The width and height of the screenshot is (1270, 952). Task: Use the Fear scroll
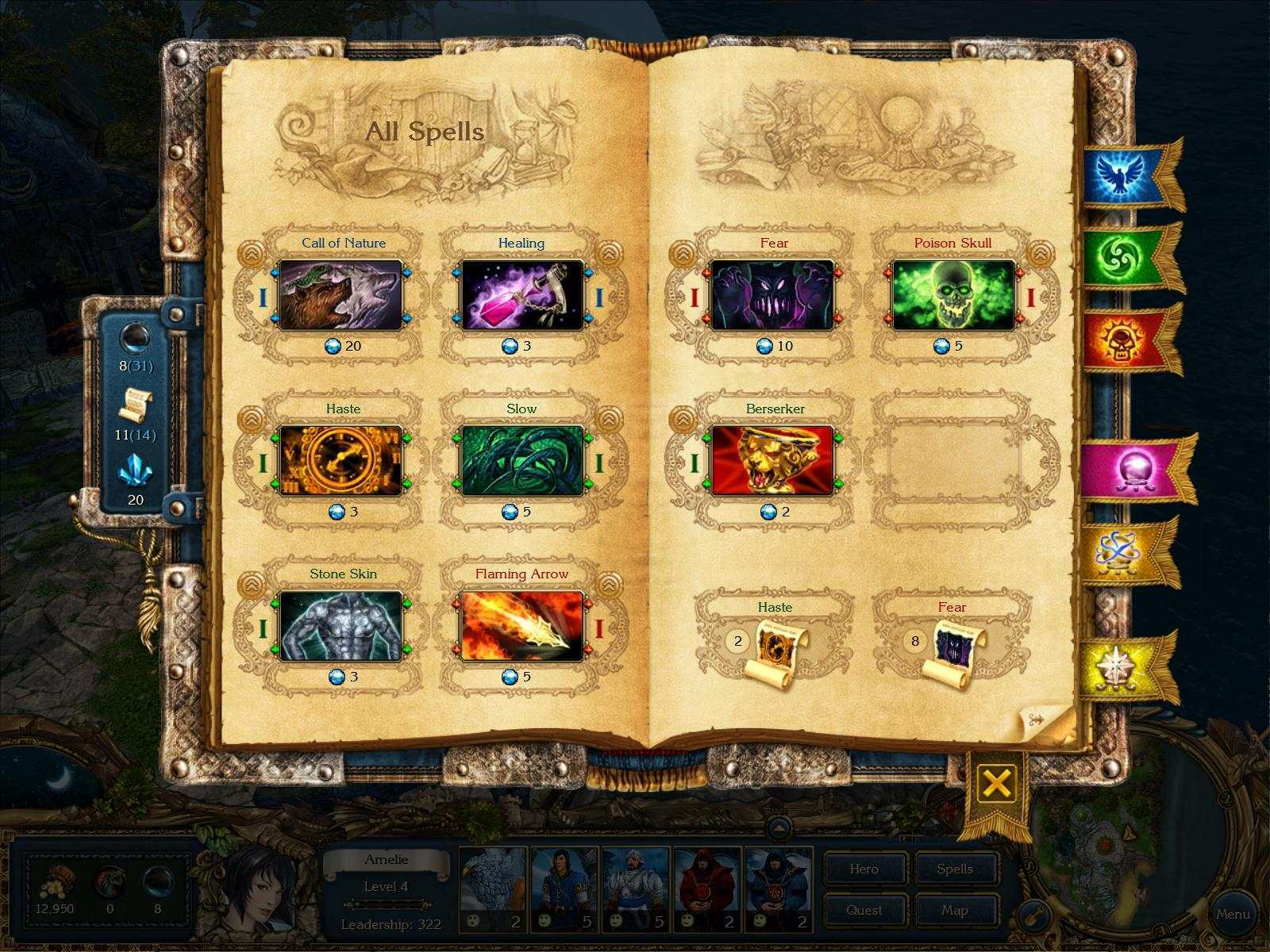coord(956,646)
